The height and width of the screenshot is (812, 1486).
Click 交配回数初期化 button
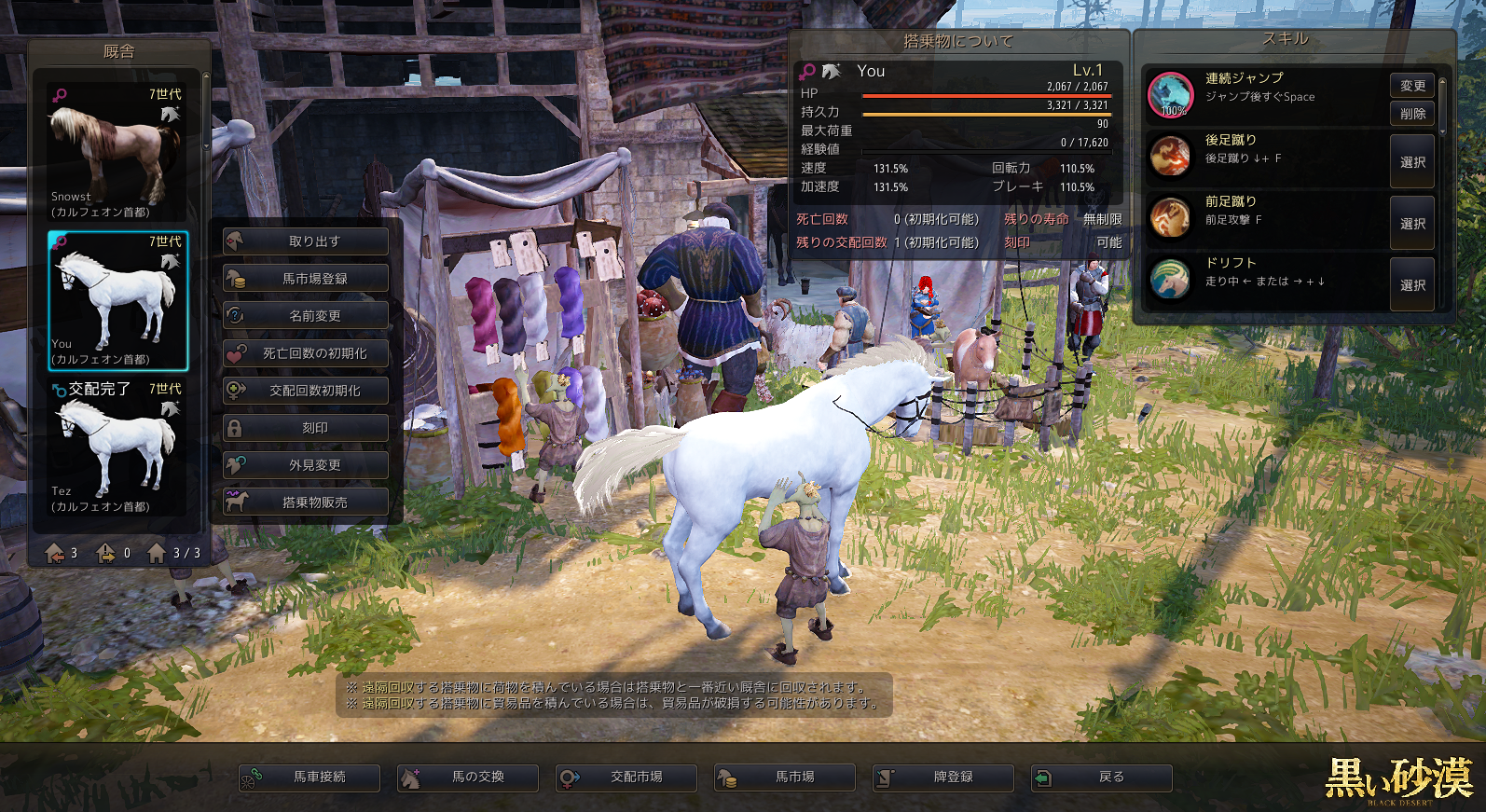(306, 391)
